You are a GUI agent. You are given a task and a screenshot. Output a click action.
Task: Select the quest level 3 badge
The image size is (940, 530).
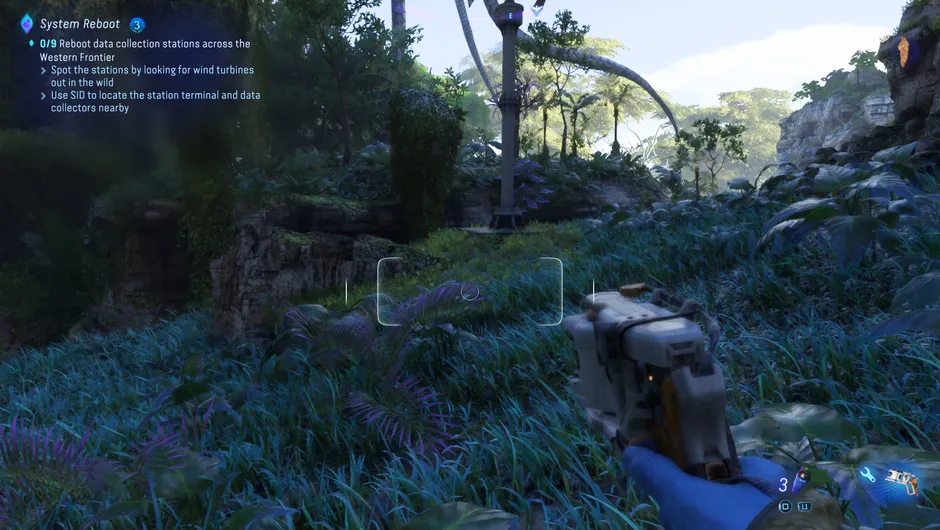tap(137, 25)
